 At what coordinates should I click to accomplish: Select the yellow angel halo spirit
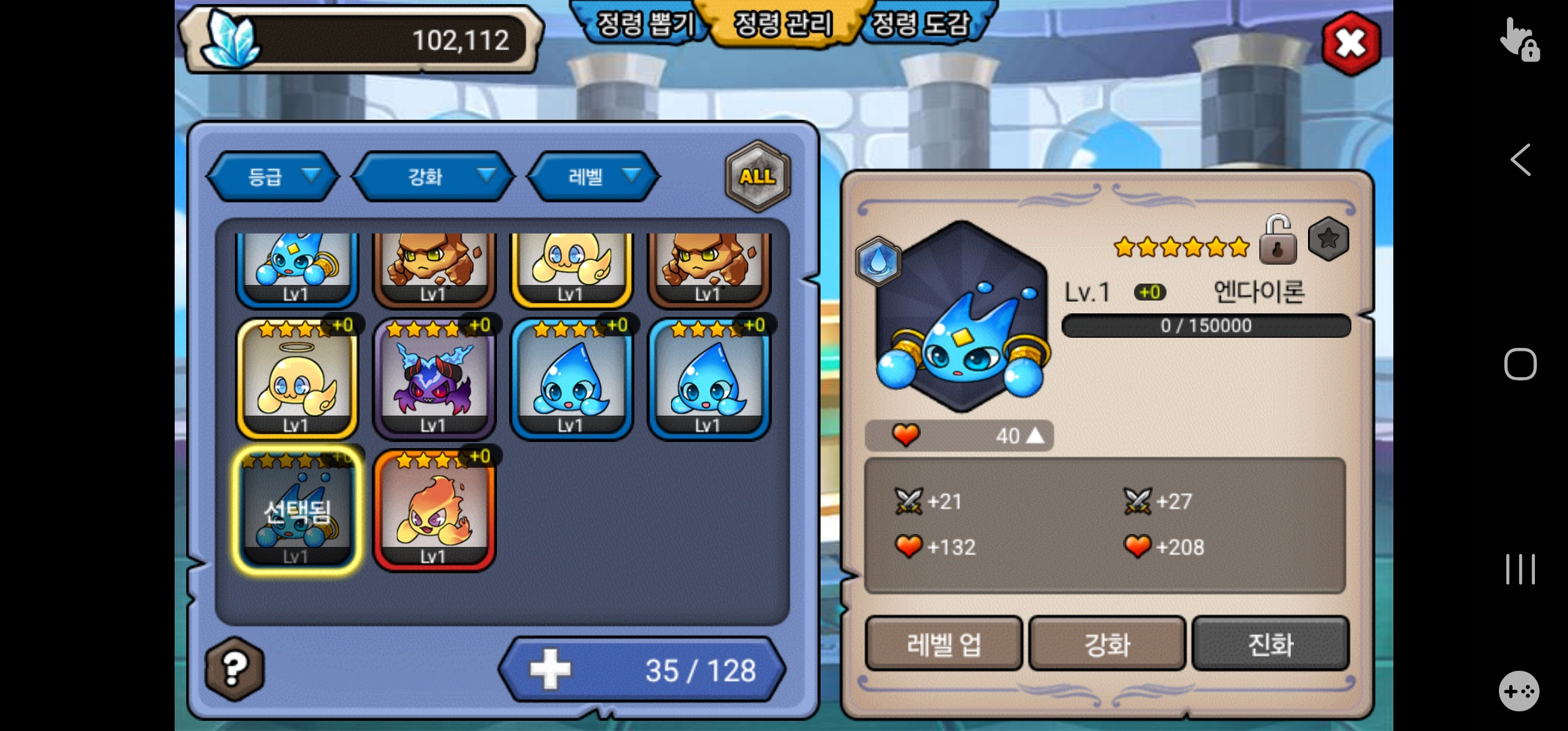tap(297, 380)
